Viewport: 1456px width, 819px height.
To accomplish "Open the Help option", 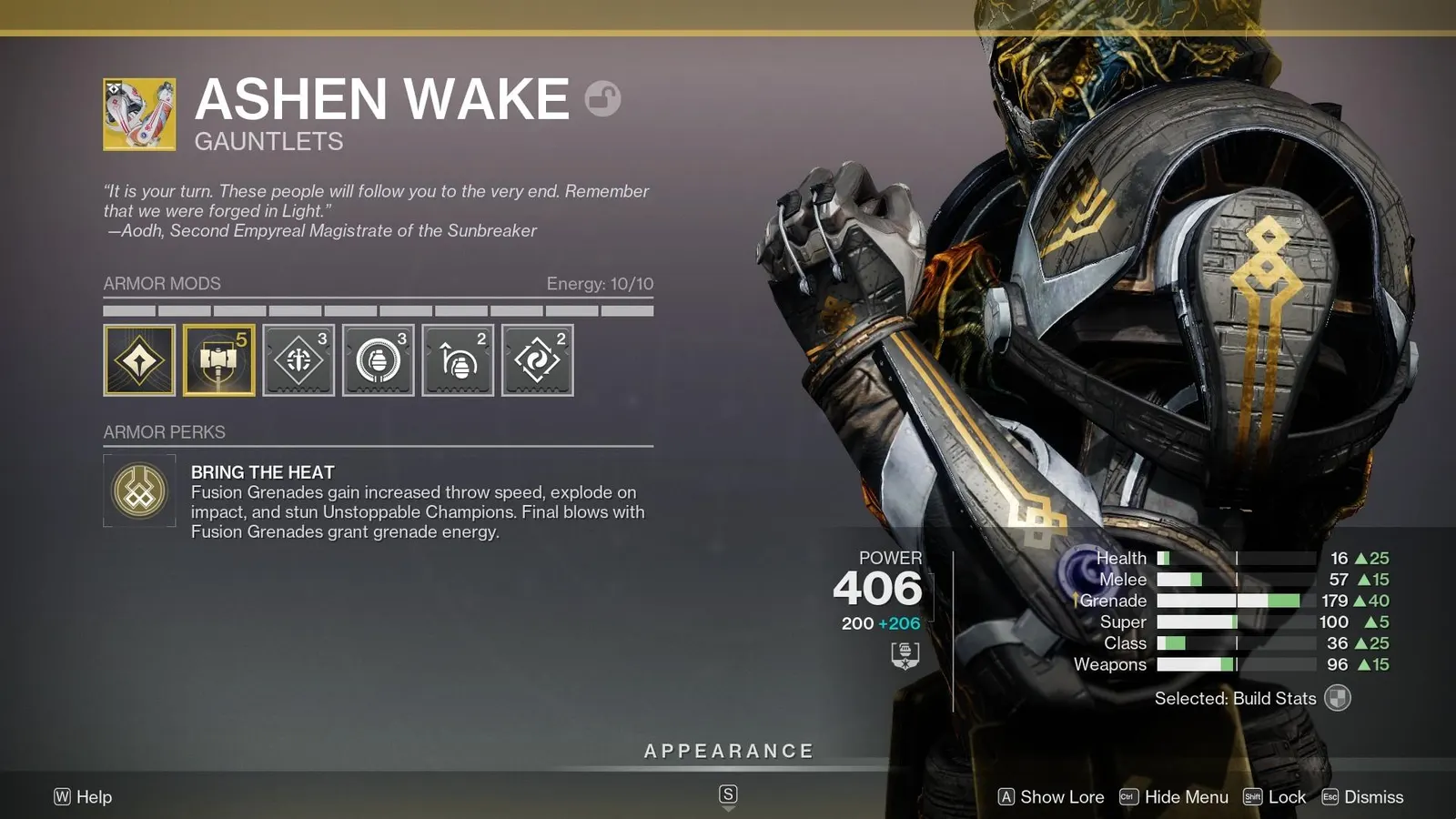I will pos(83,797).
